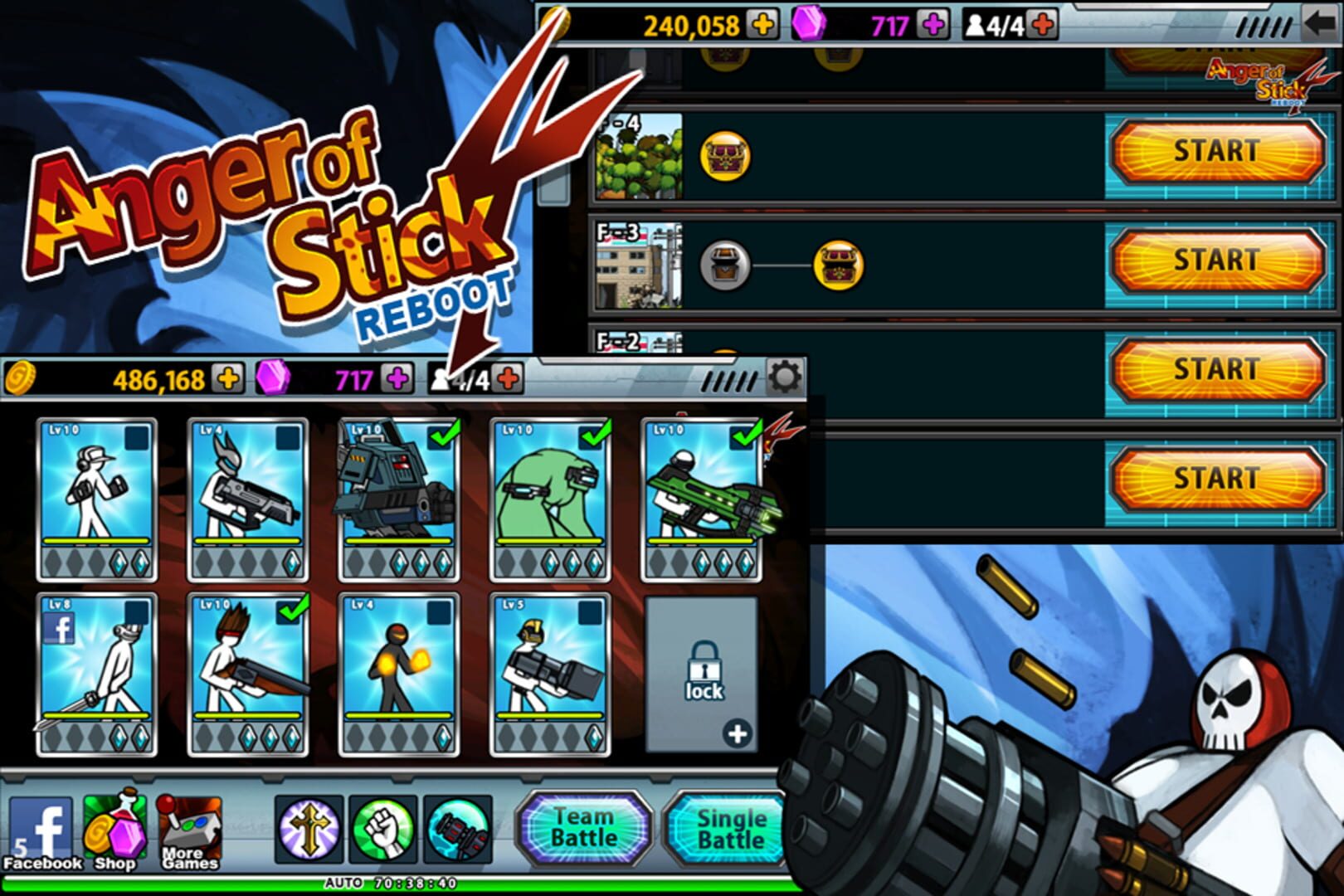
Task: Click the gold coin currency icon
Action: click(x=21, y=381)
